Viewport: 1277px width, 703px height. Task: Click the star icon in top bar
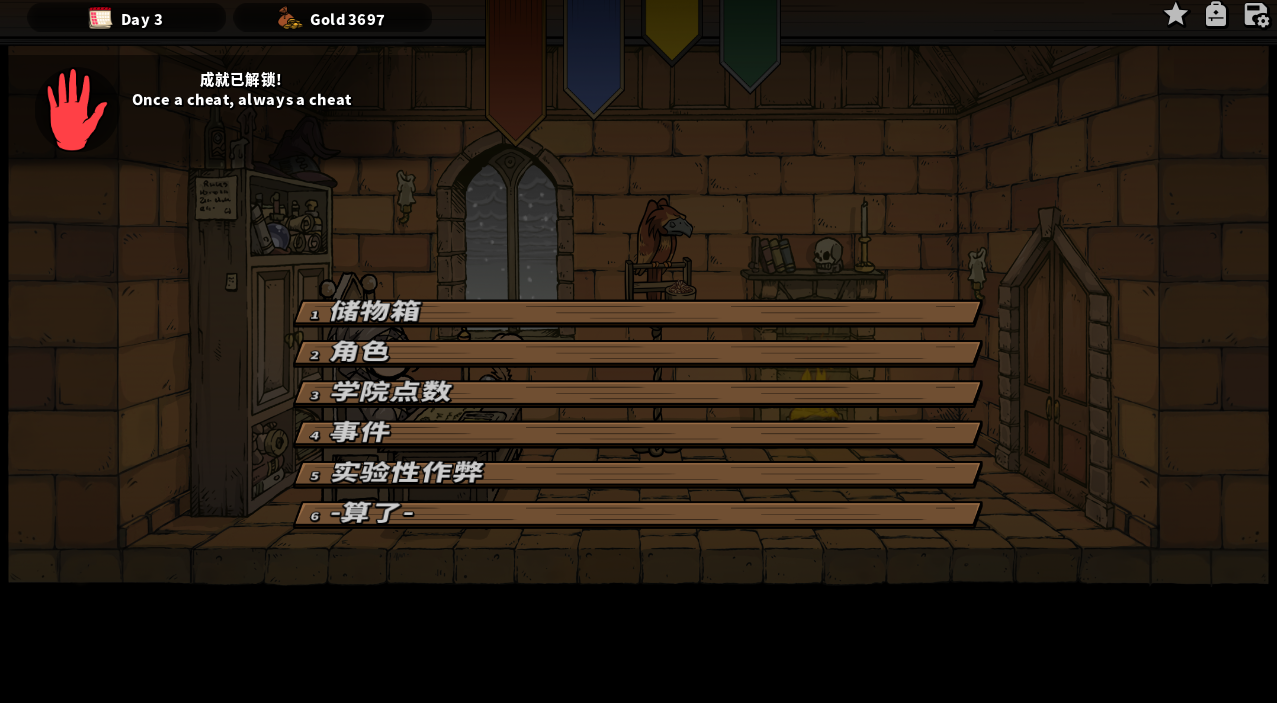(x=1176, y=14)
